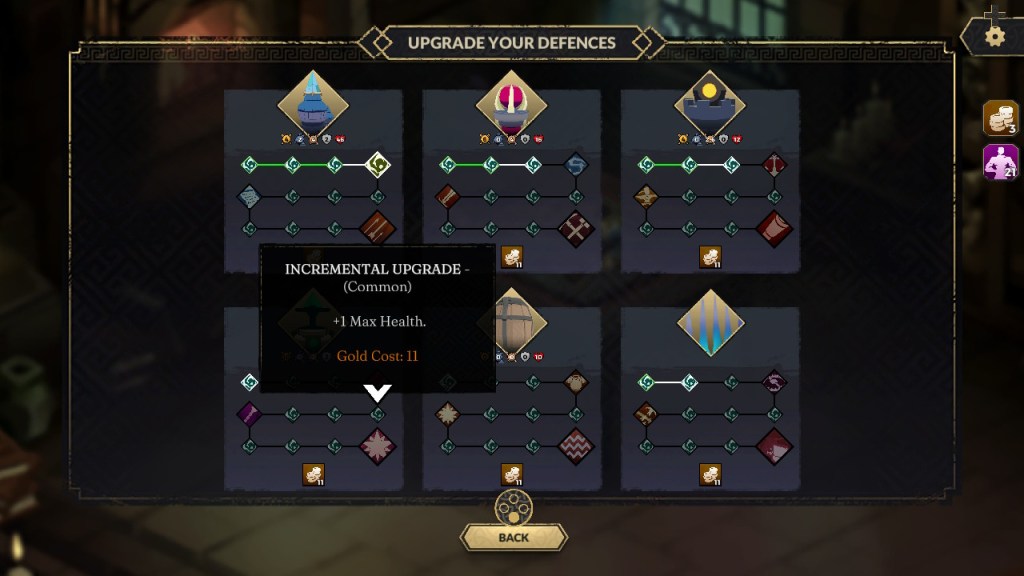This screenshot has height=576, width=1024.
Task: Go back using the BACK button
Action: point(513,537)
